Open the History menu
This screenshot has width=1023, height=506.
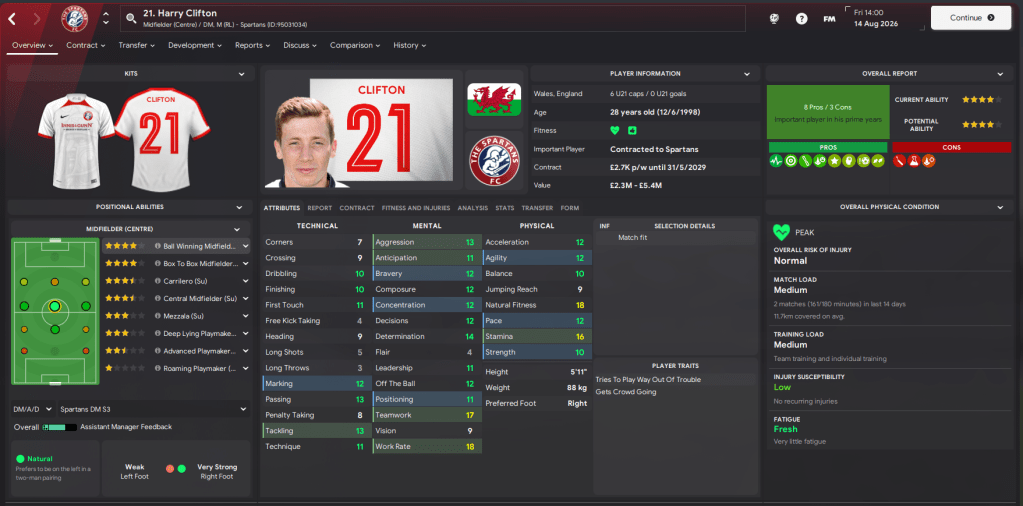point(409,45)
